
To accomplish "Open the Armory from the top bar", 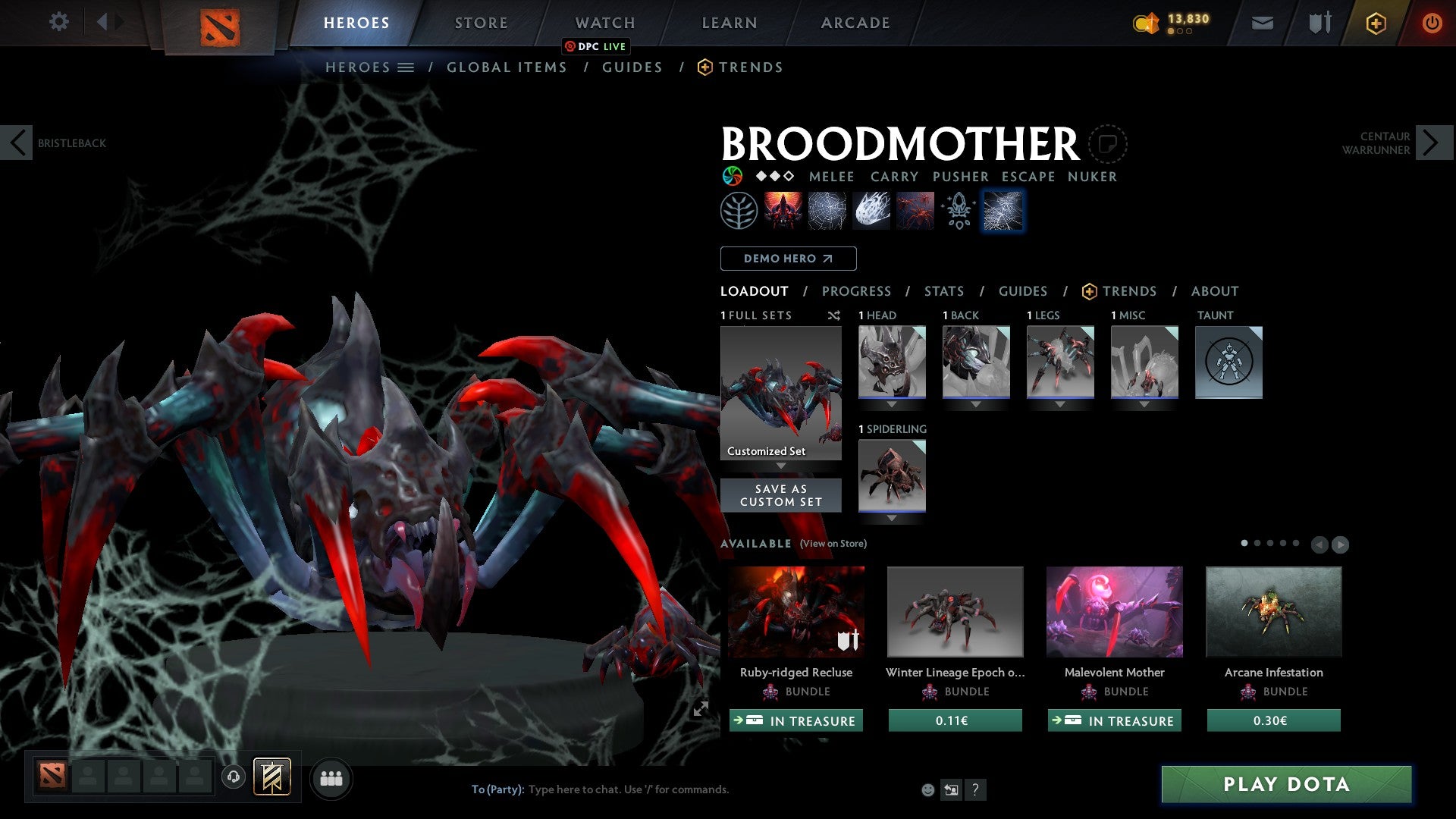I will (x=1318, y=22).
